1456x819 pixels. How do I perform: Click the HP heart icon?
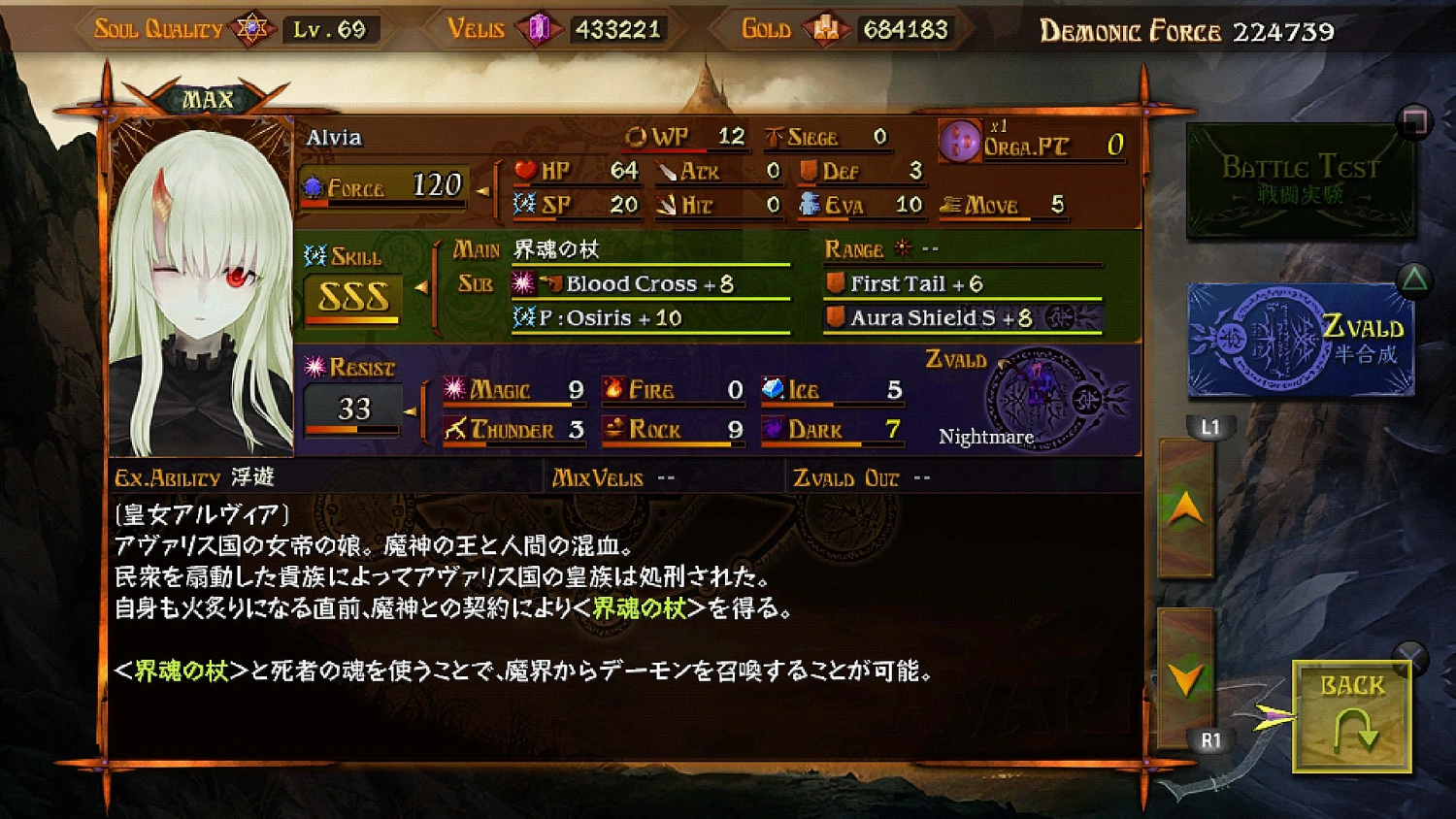coord(525,170)
